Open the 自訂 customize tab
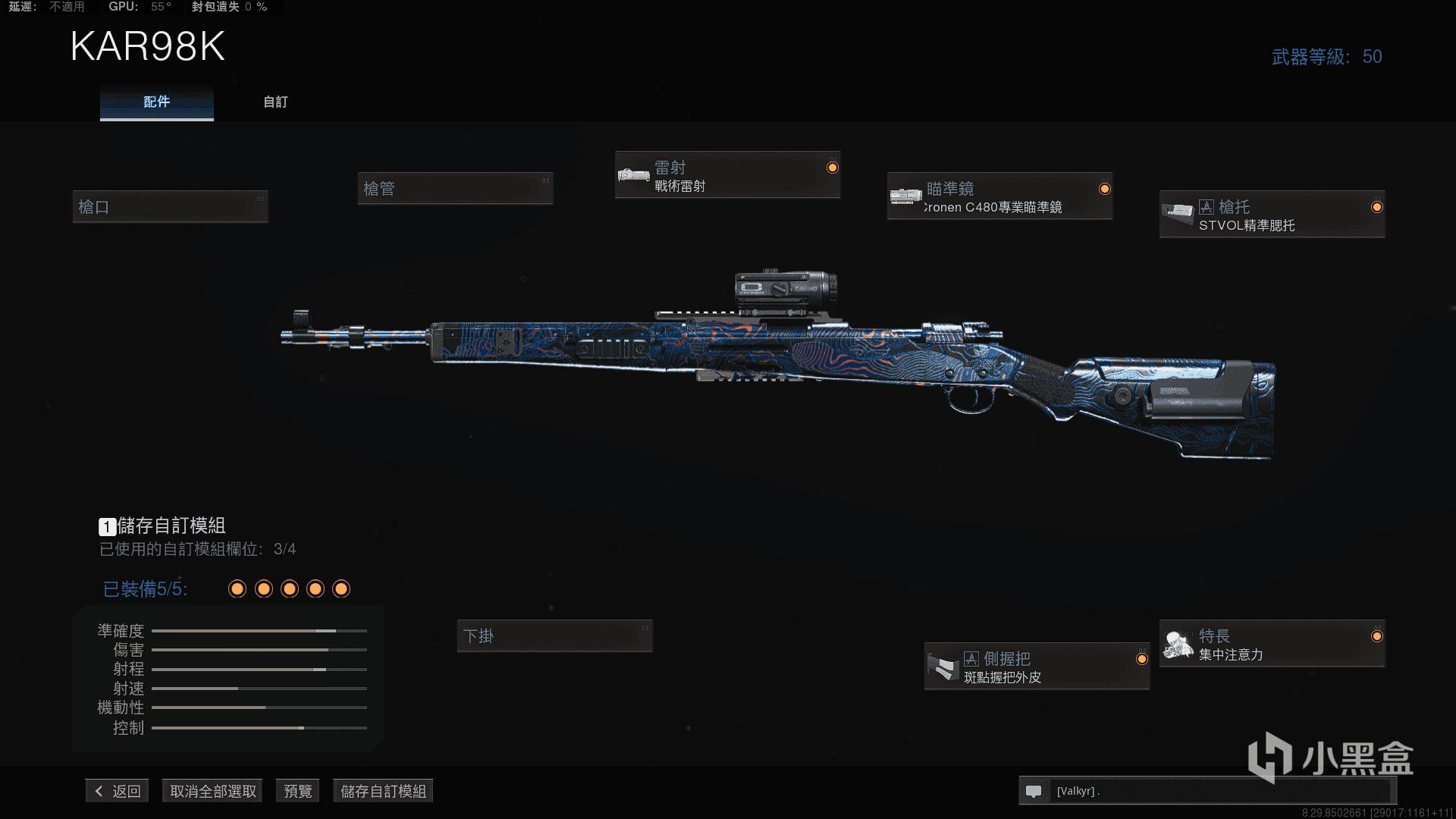 275,102
